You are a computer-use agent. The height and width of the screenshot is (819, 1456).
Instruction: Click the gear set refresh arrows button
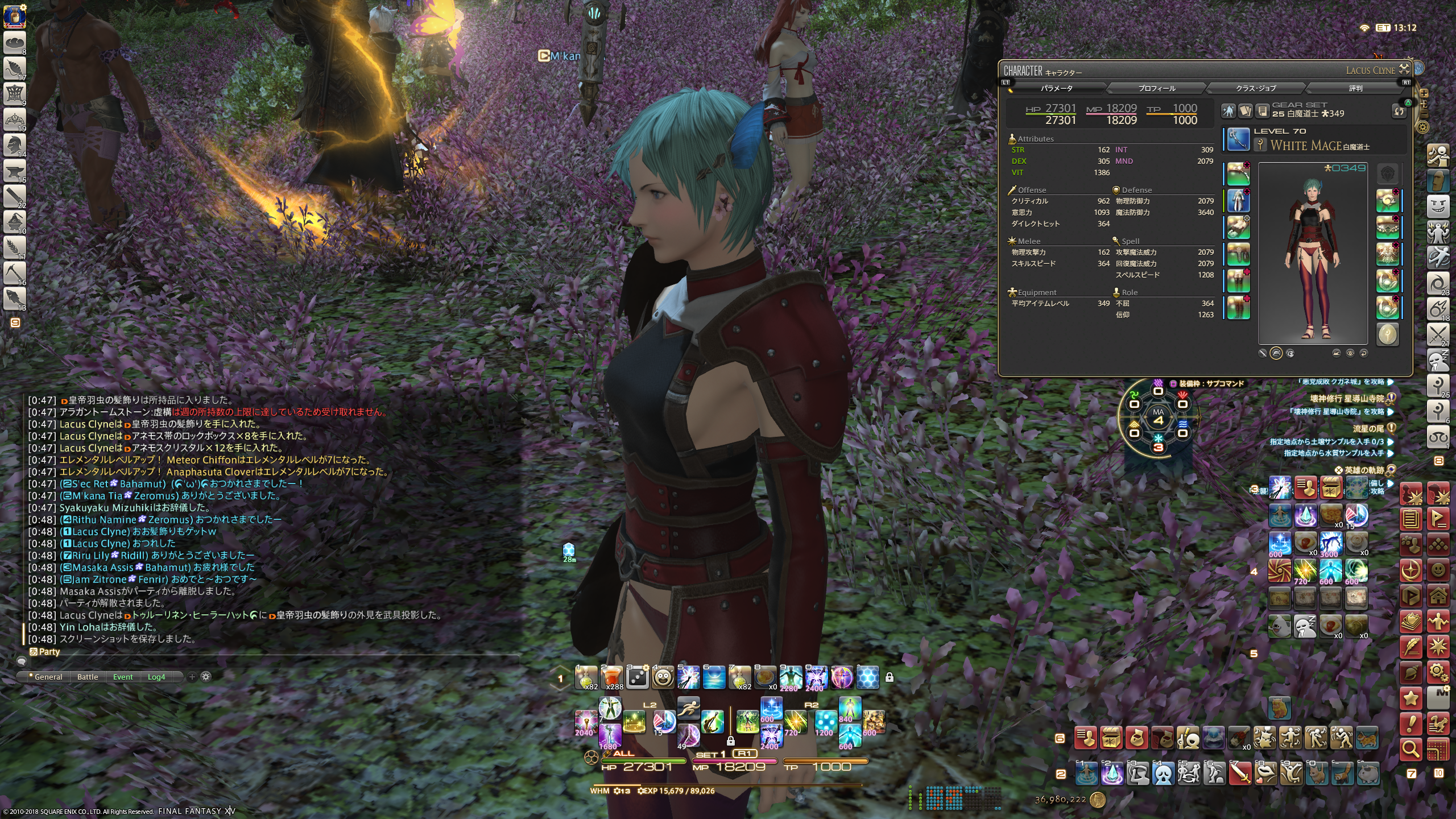click(1399, 111)
